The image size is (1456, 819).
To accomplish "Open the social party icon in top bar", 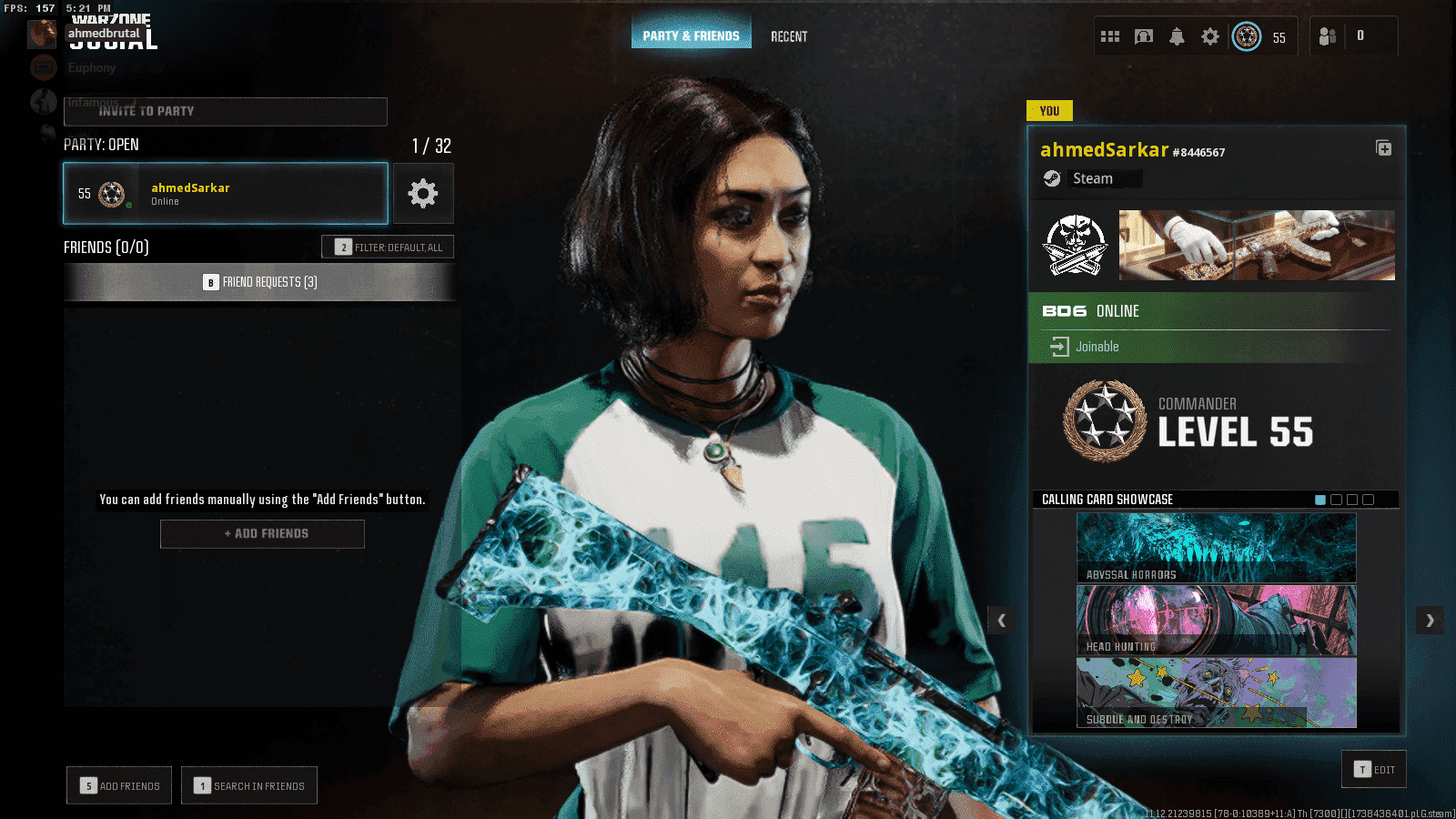I will [x=1328, y=36].
